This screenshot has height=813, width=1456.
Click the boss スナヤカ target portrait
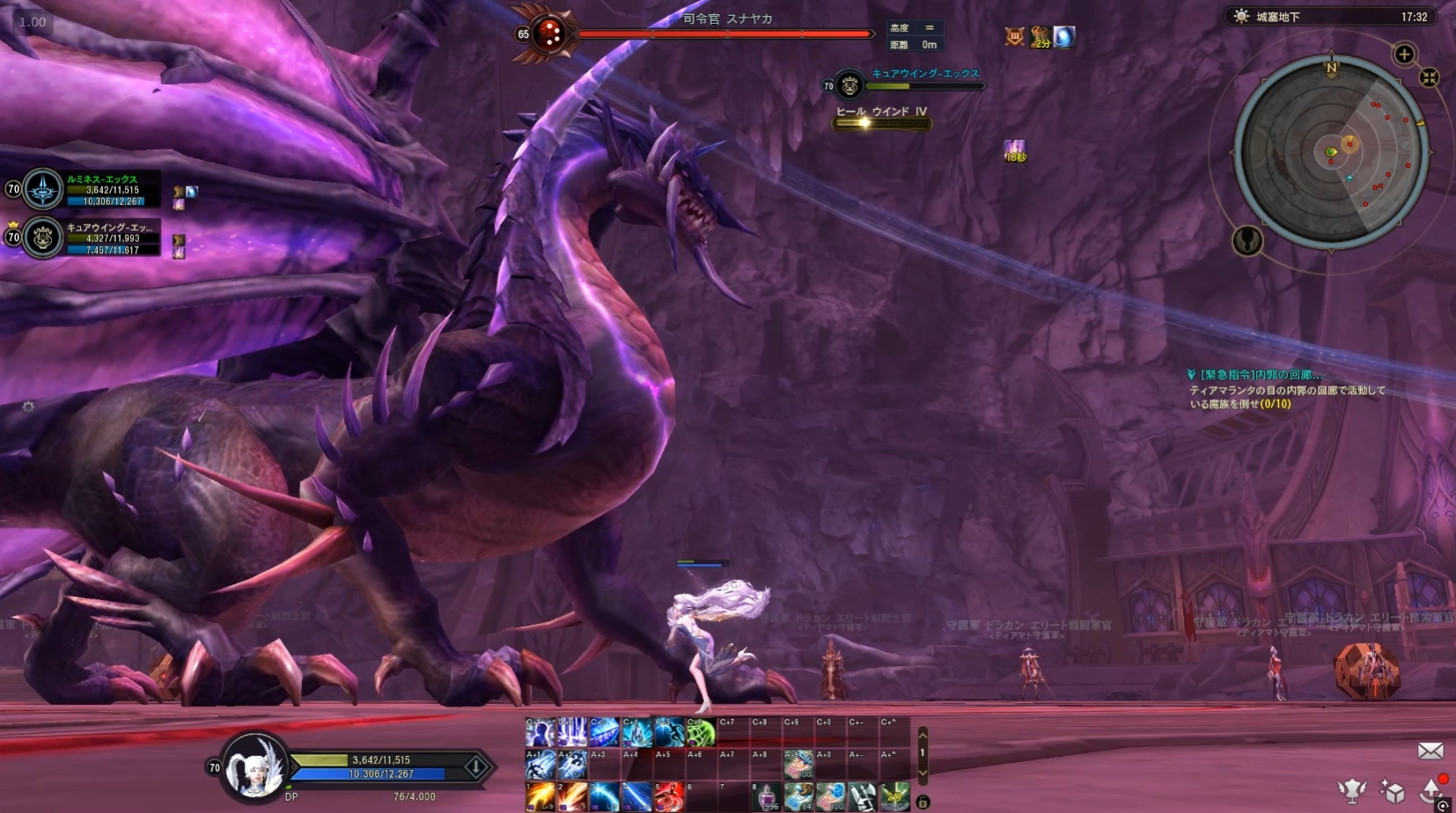point(549,34)
